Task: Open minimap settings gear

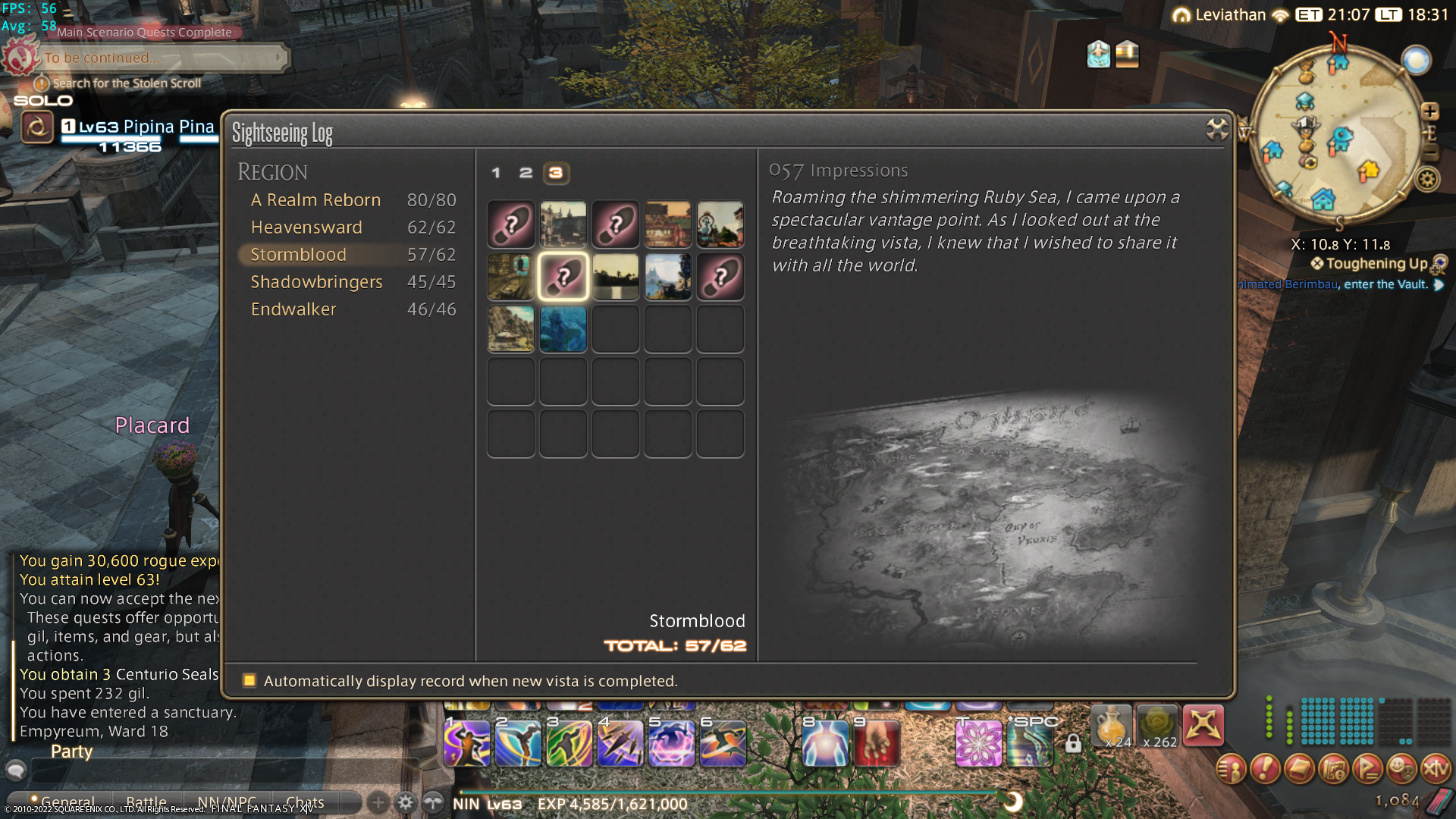Action: click(x=1428, y=180)
